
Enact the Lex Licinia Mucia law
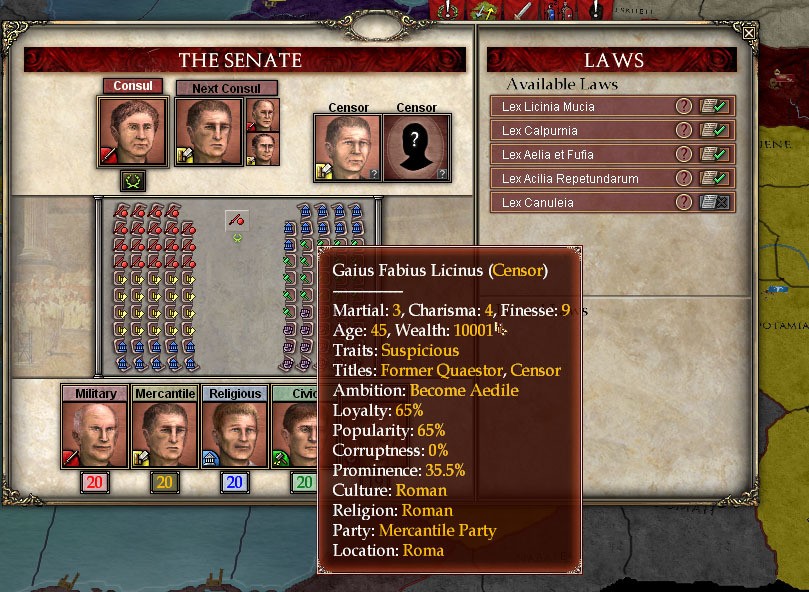tap(713, 106)
